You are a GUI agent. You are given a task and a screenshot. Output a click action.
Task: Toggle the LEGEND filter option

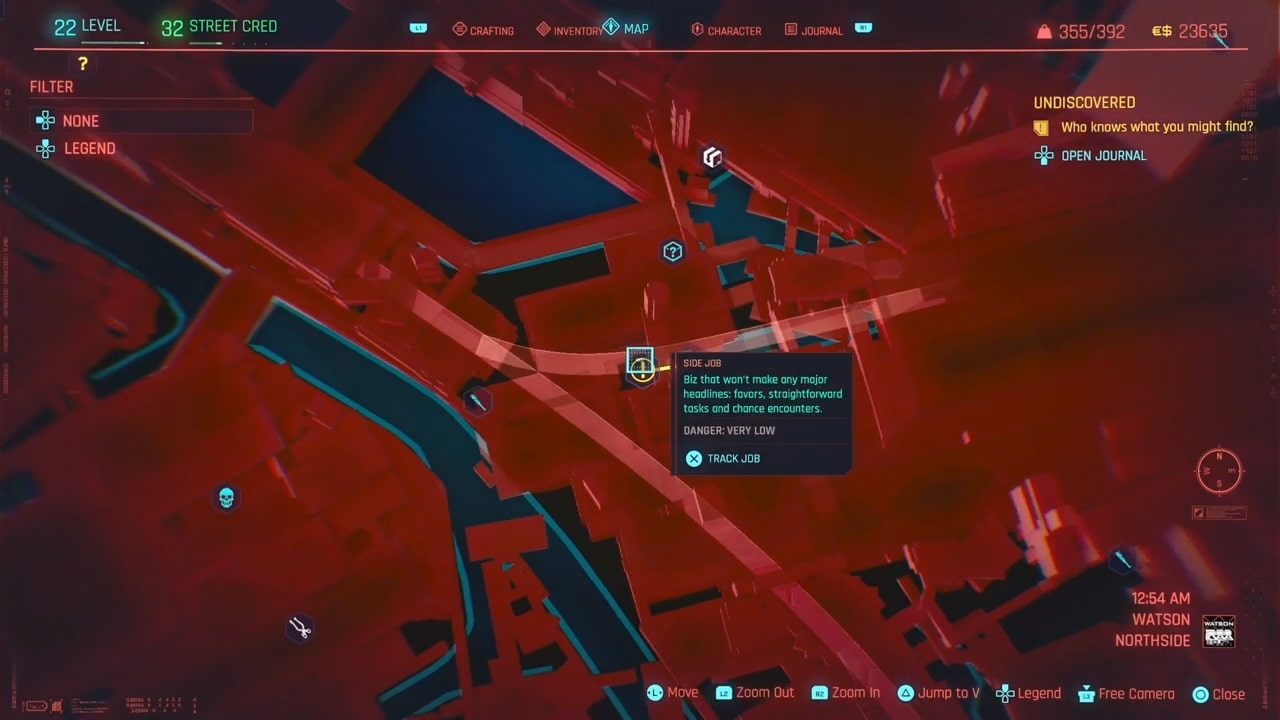89,148
